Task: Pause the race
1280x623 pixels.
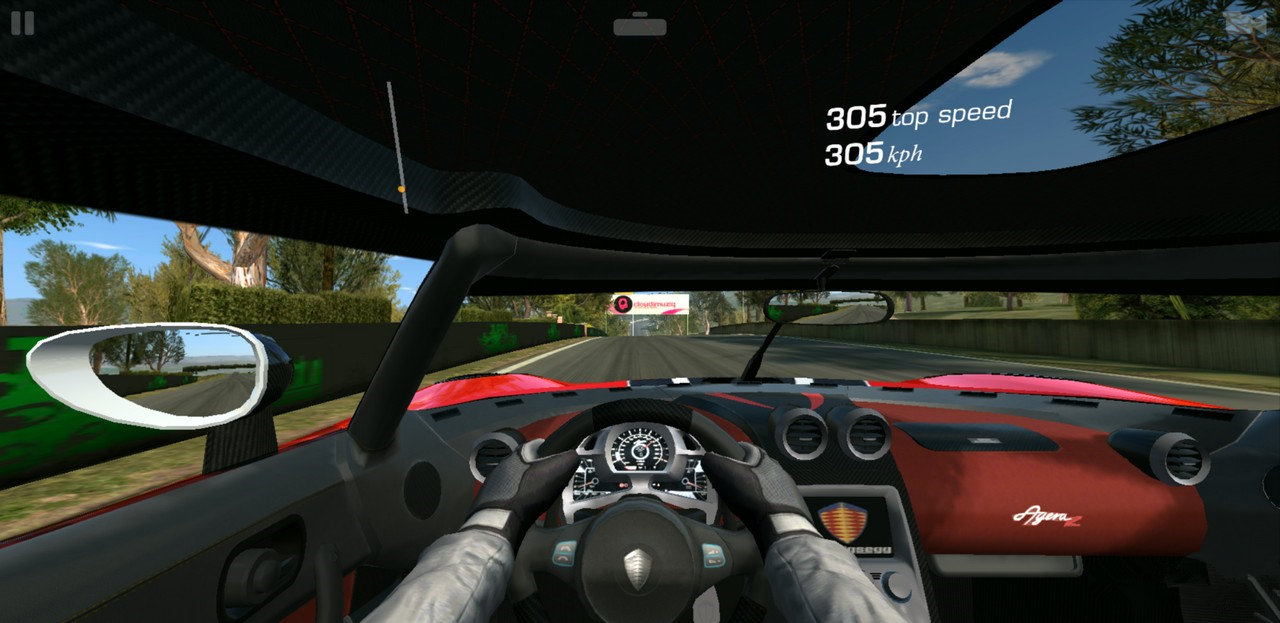Action: 22,23
